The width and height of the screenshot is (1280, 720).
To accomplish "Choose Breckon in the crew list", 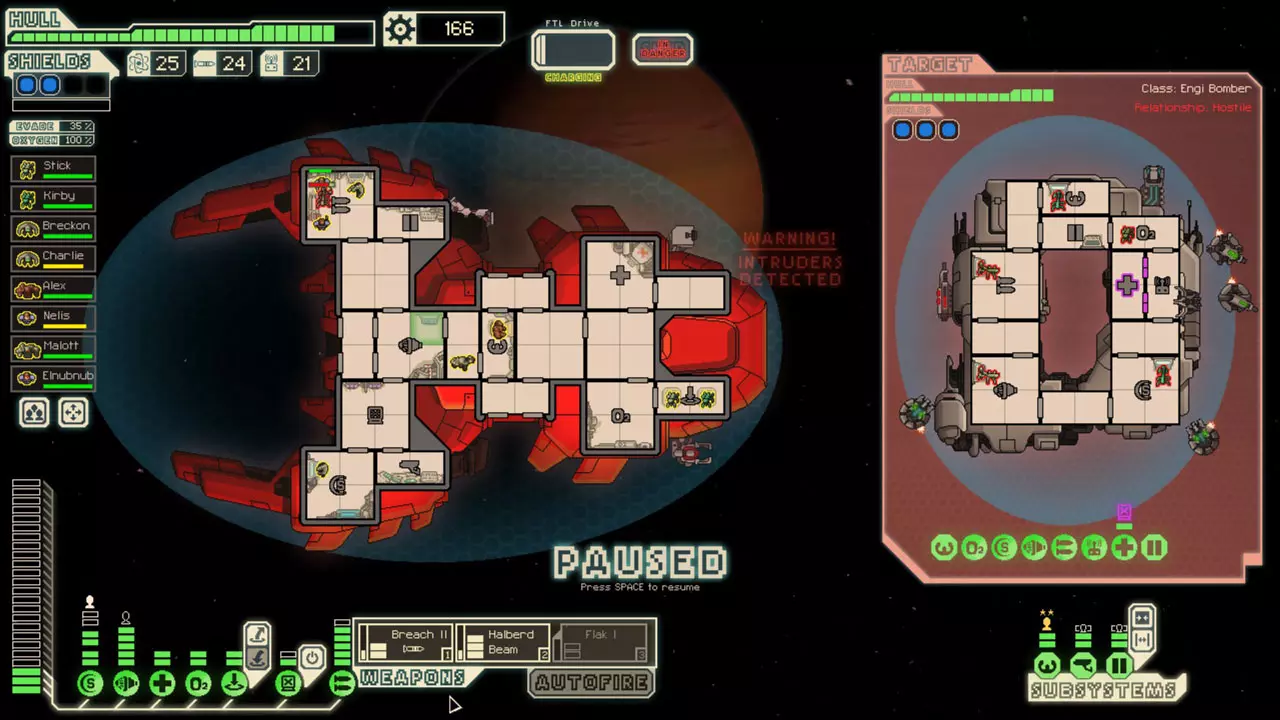I will click(54, 228).
